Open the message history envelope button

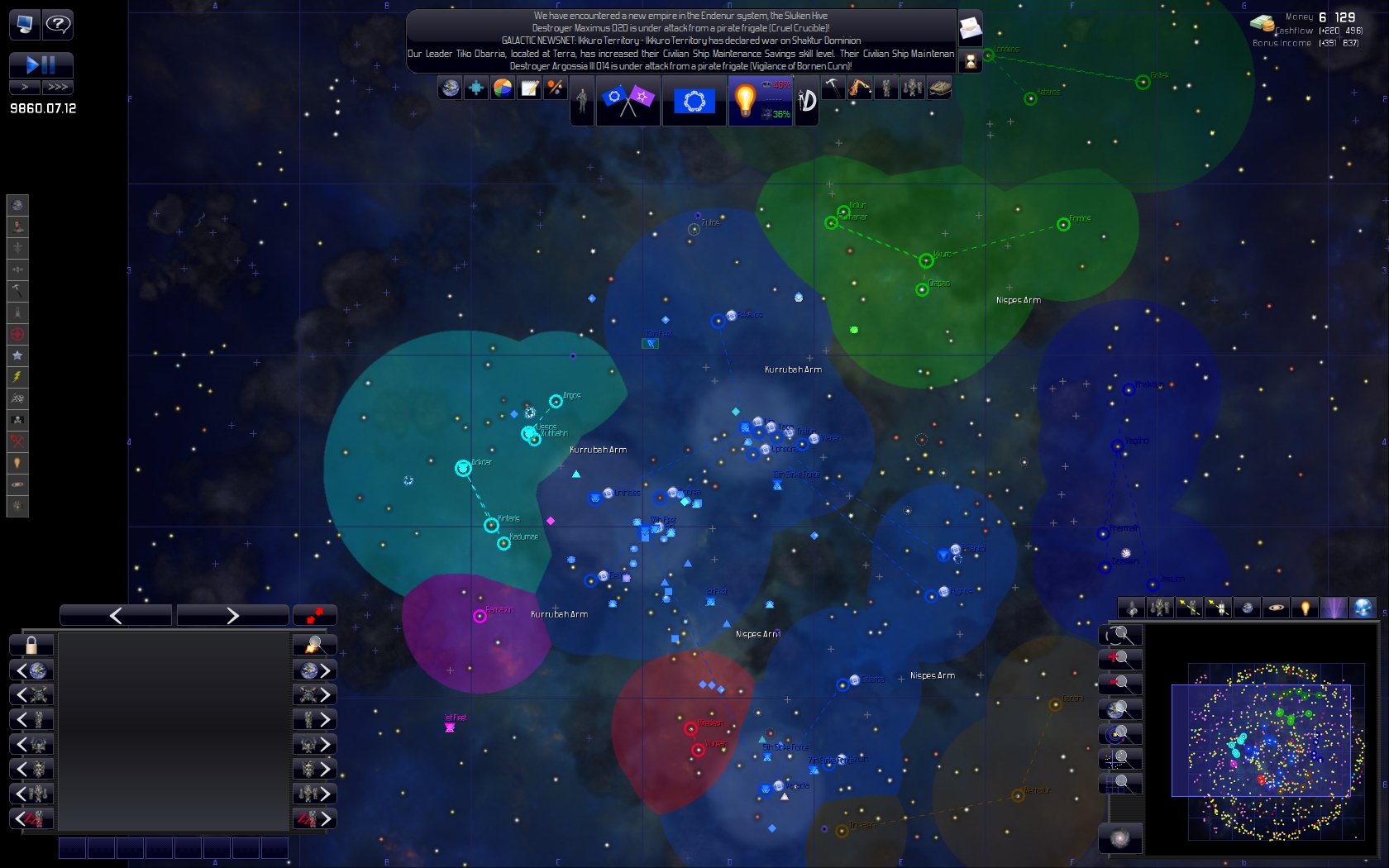[970, 31]
